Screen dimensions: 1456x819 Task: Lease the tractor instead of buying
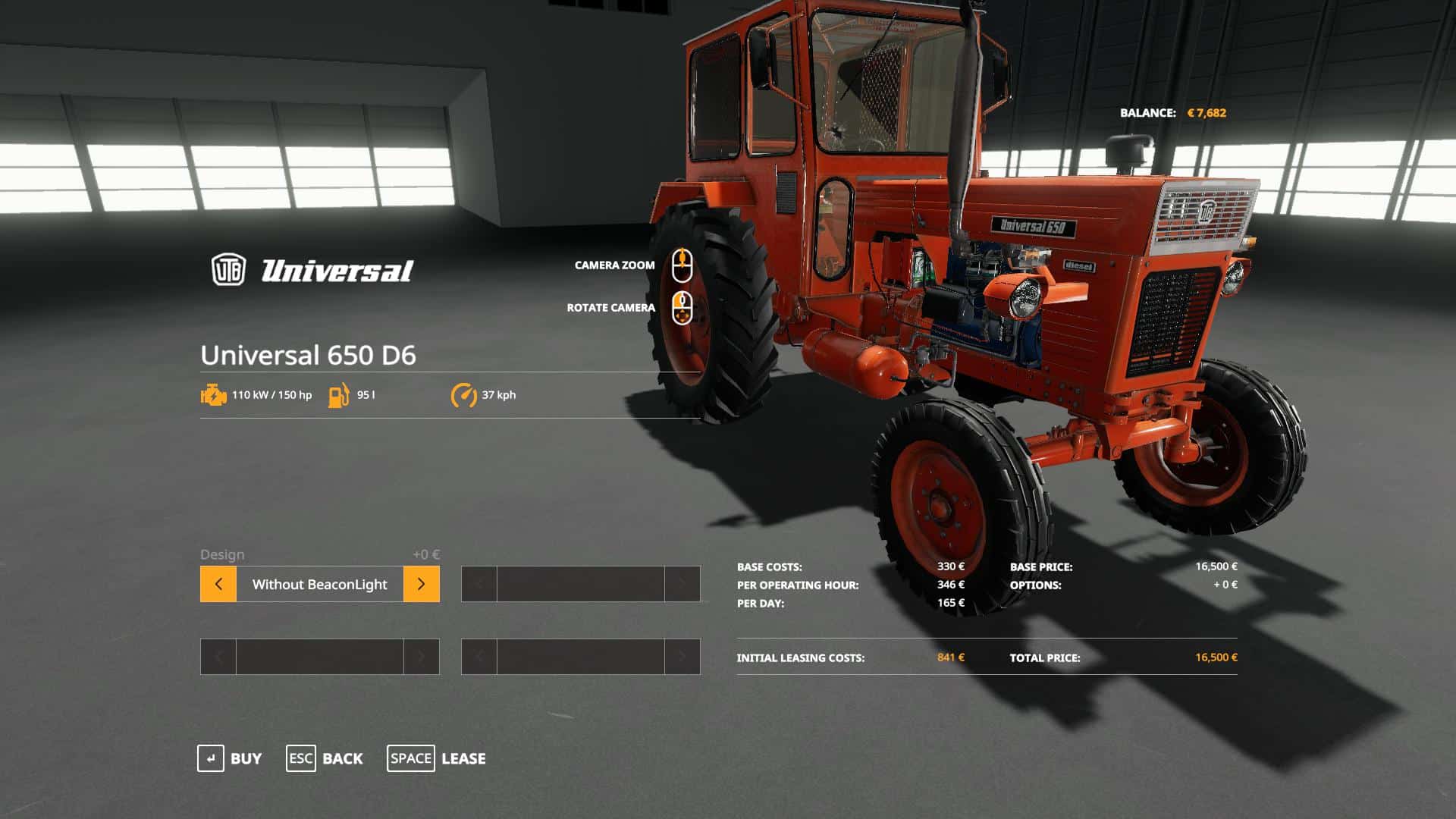(436, 758)
